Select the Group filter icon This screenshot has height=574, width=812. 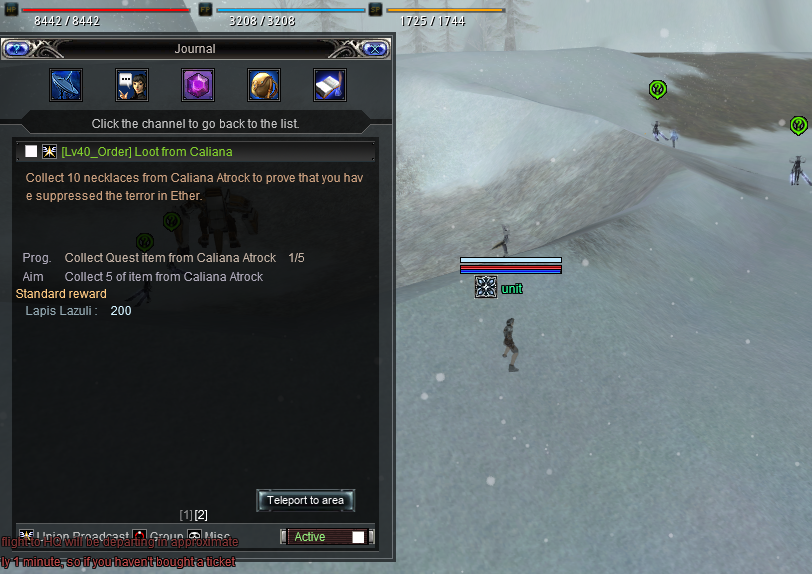pyautogui.click(x=141, y=536)
